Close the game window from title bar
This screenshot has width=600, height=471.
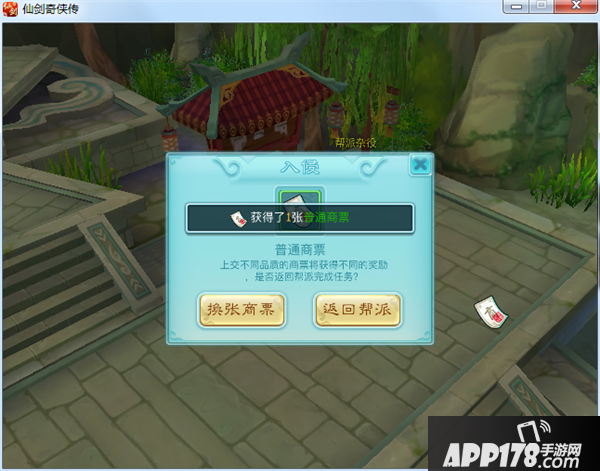(x=575, y=6)
